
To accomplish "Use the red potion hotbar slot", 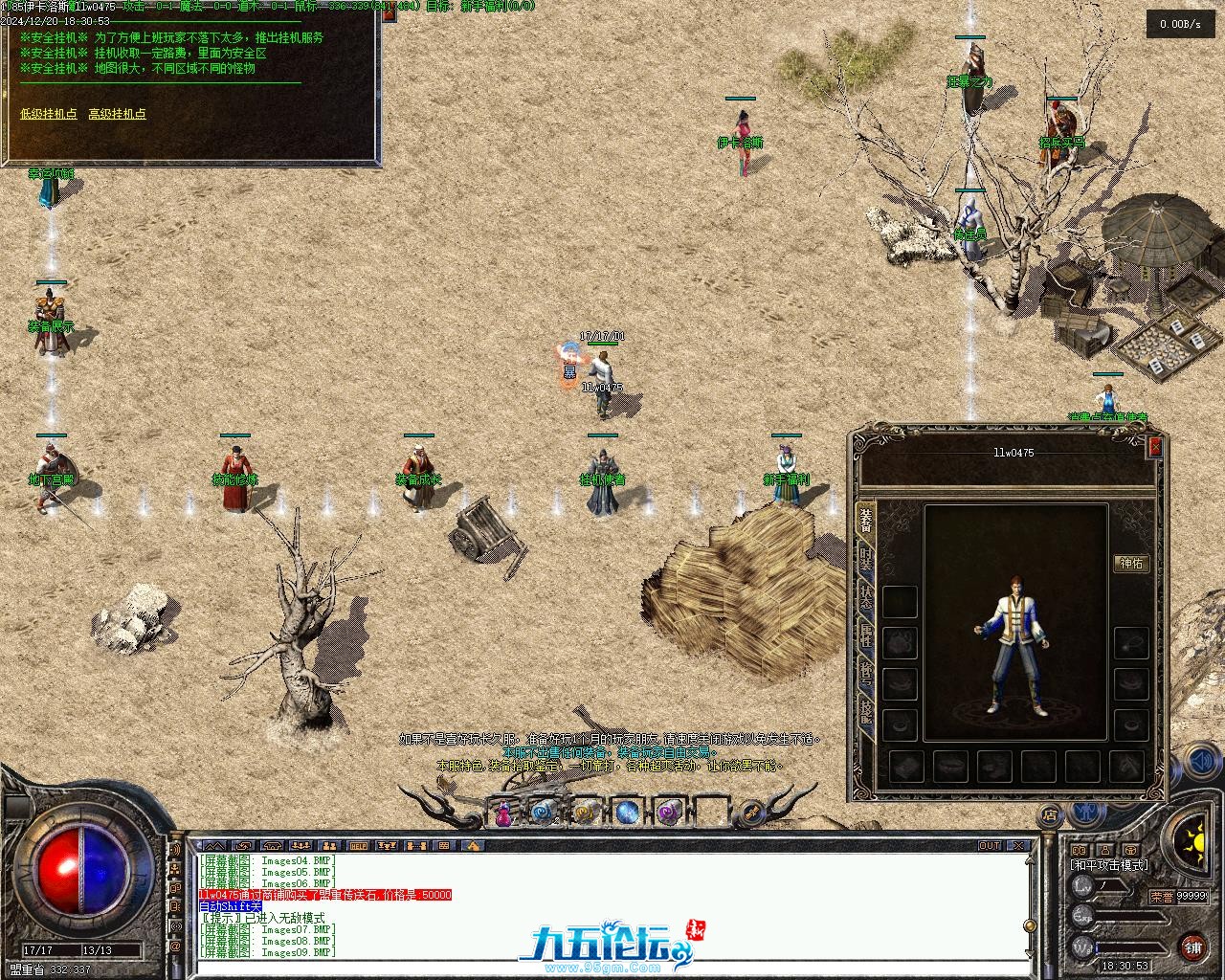I will coord(503,813).
